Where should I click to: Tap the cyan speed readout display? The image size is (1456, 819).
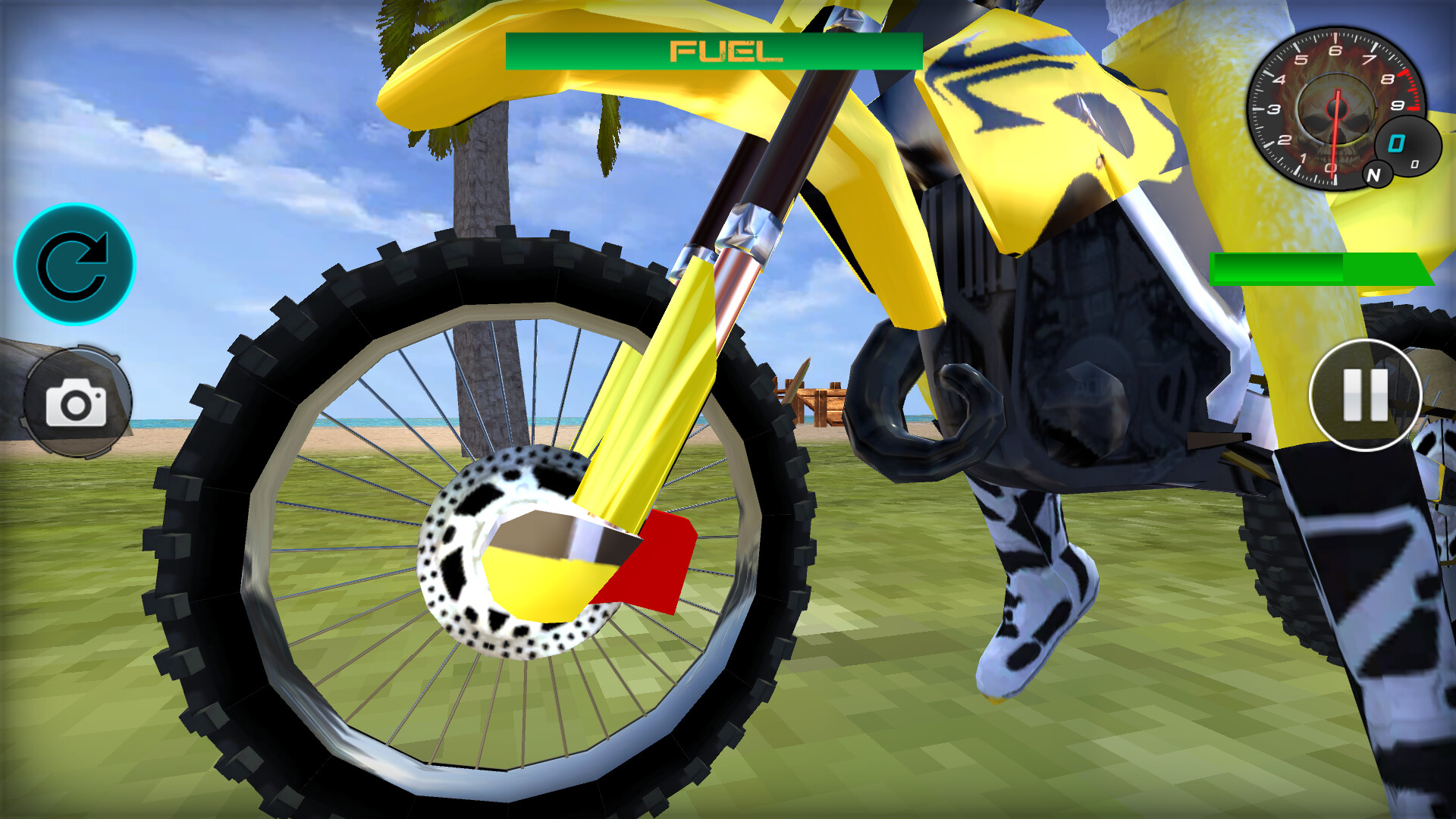[1398, 143]
